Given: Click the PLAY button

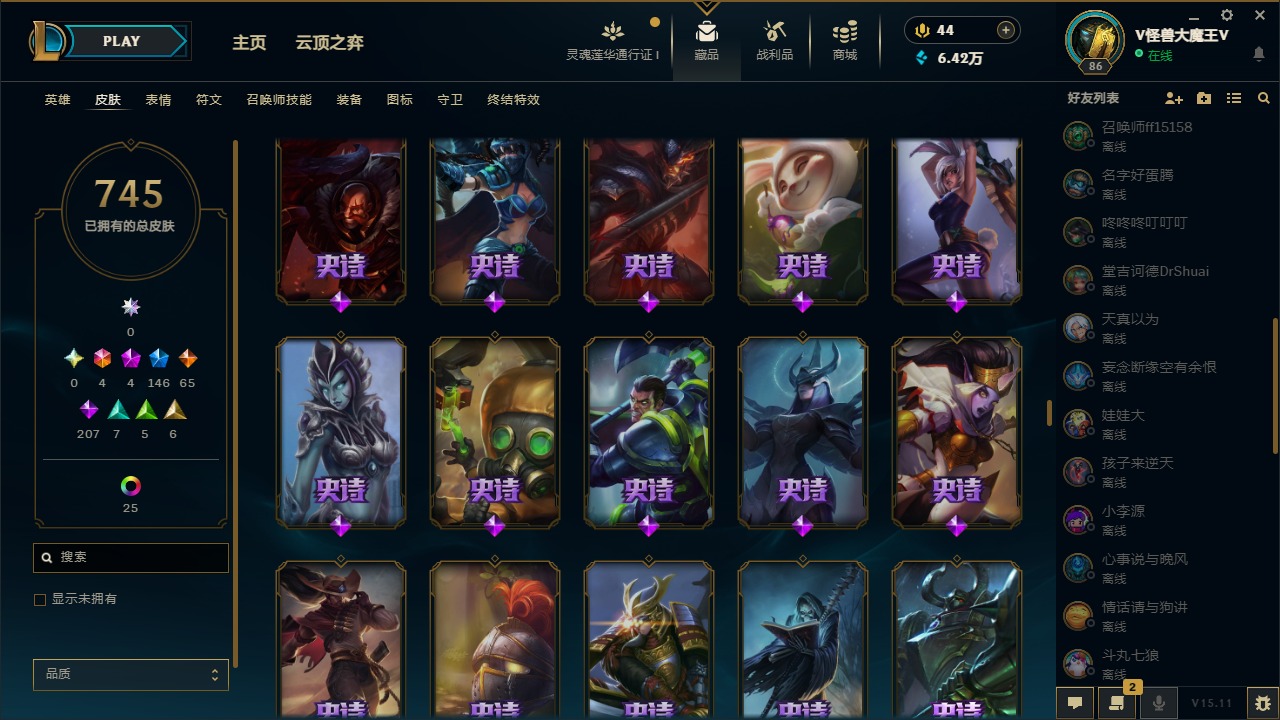Looking at the screenshot, I should click(x=121, y=41).
